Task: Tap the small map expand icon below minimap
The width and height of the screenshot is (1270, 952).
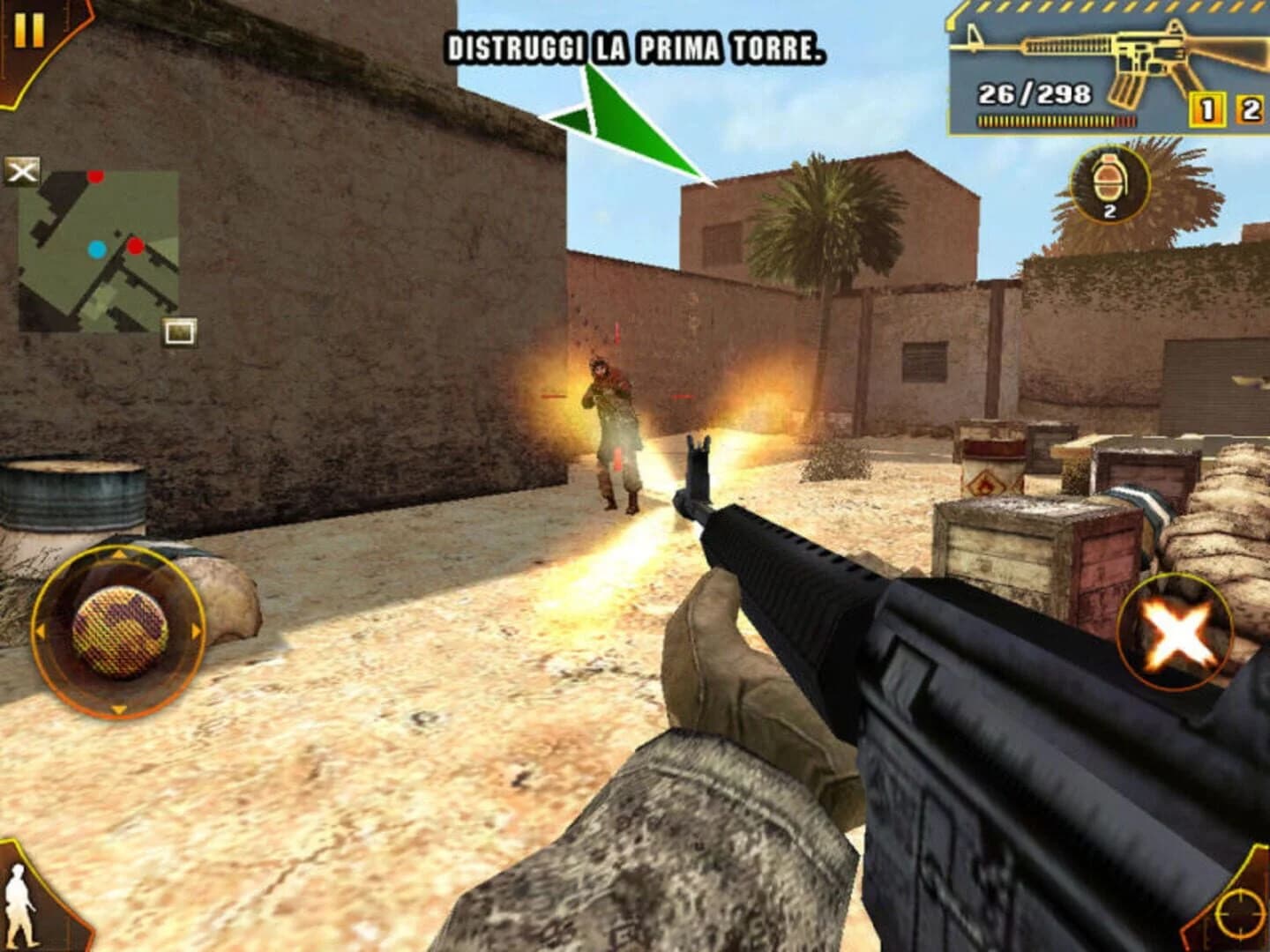Action: tap(179, 331)
